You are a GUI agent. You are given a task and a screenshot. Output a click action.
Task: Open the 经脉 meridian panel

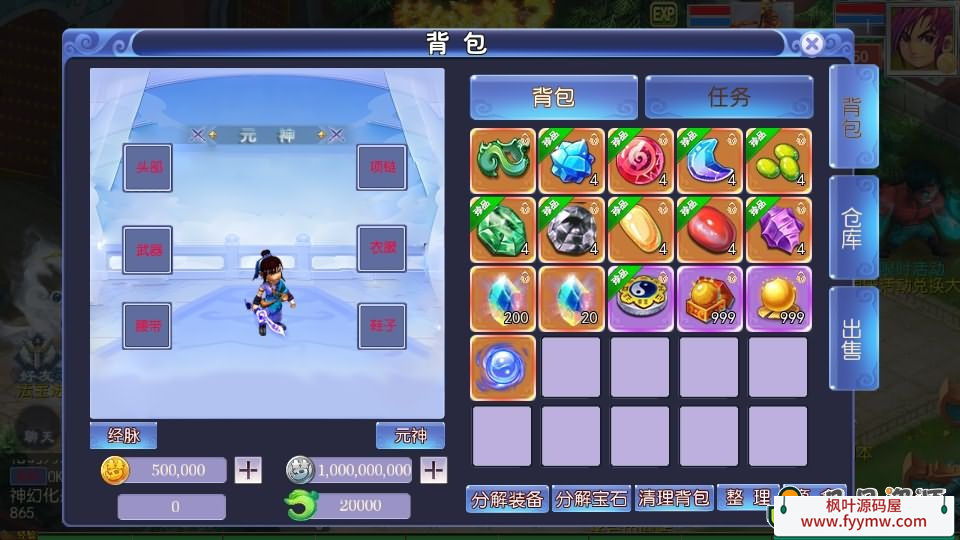point(123,436)
